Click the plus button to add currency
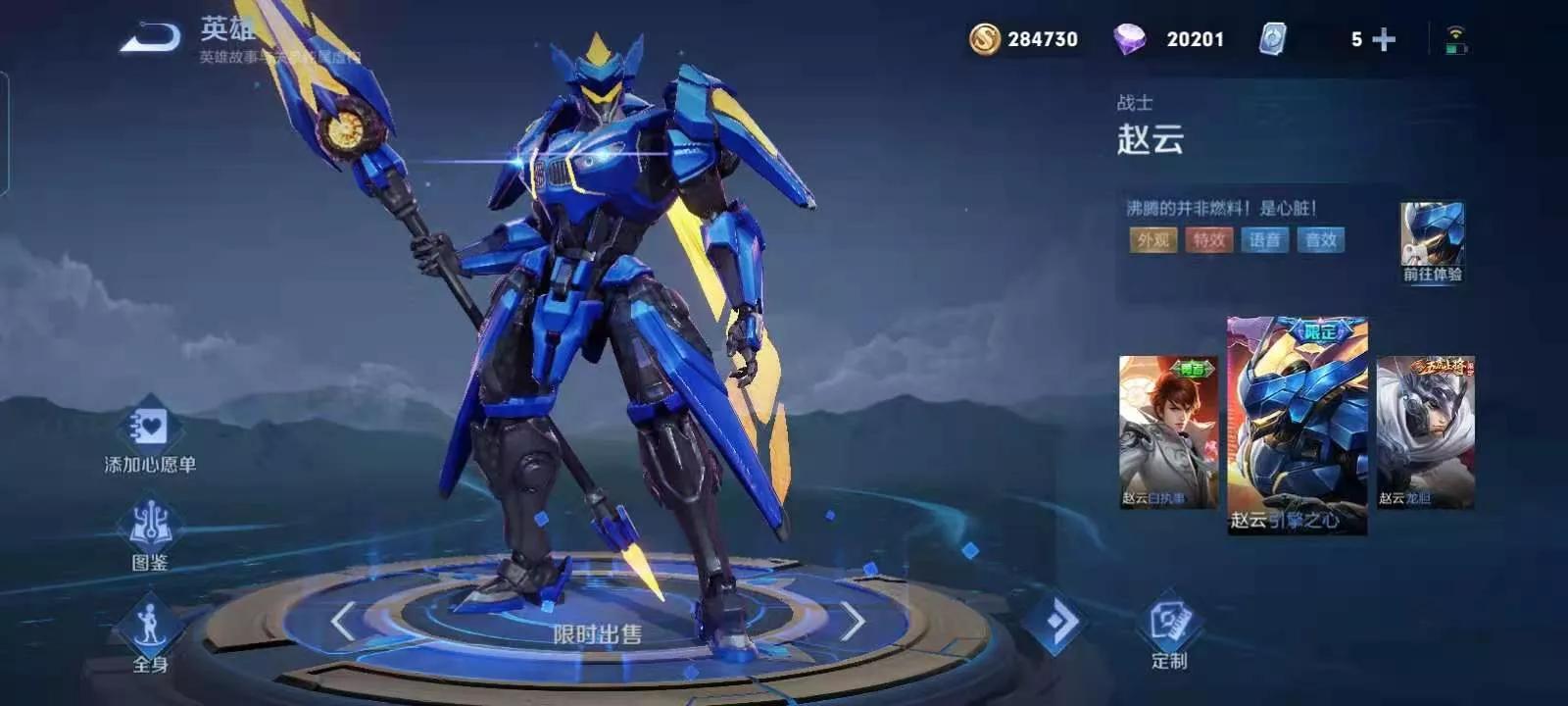 coord(1384,39)
